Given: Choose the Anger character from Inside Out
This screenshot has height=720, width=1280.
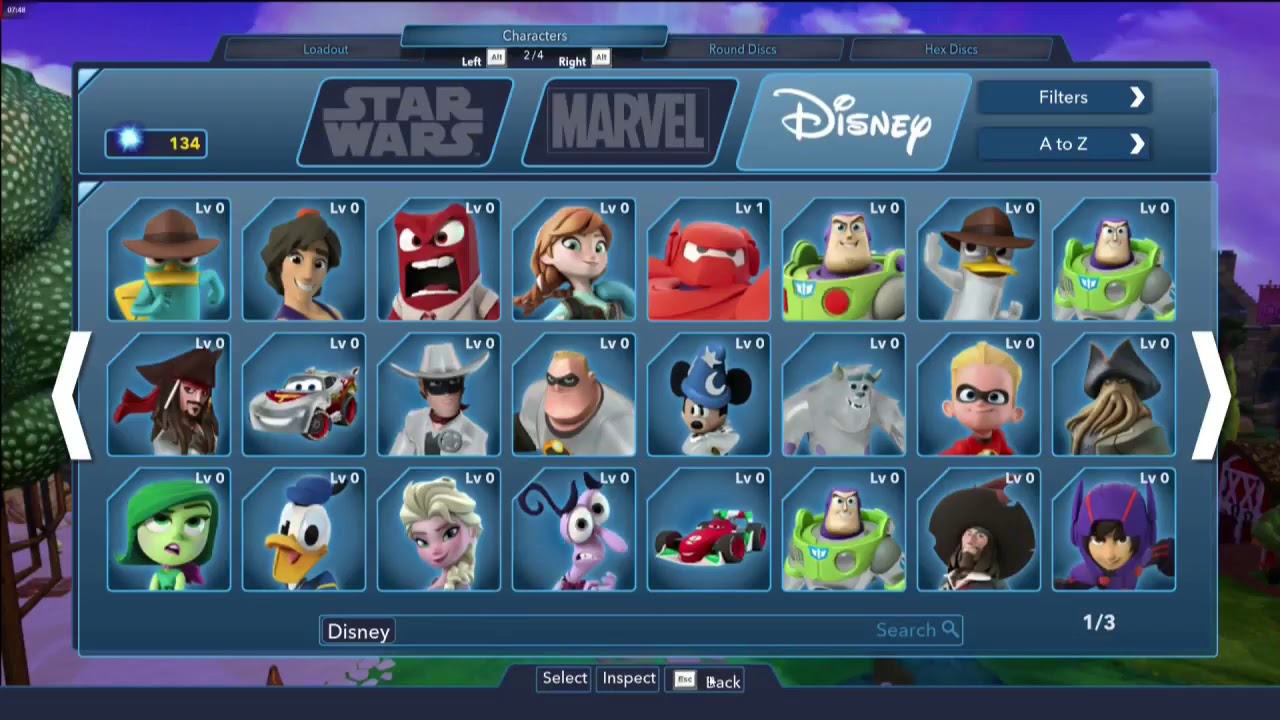Looking at the screenshot, I should 438,262.
